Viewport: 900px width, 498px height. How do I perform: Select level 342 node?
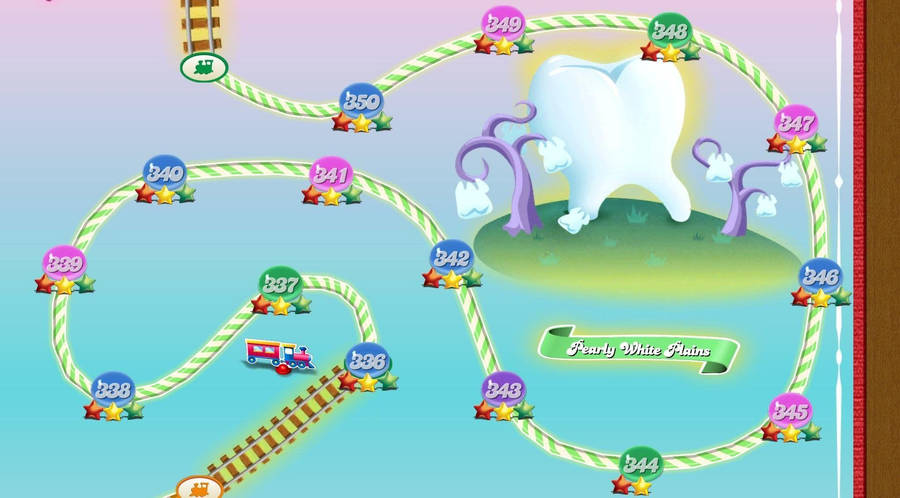[452, 258]
